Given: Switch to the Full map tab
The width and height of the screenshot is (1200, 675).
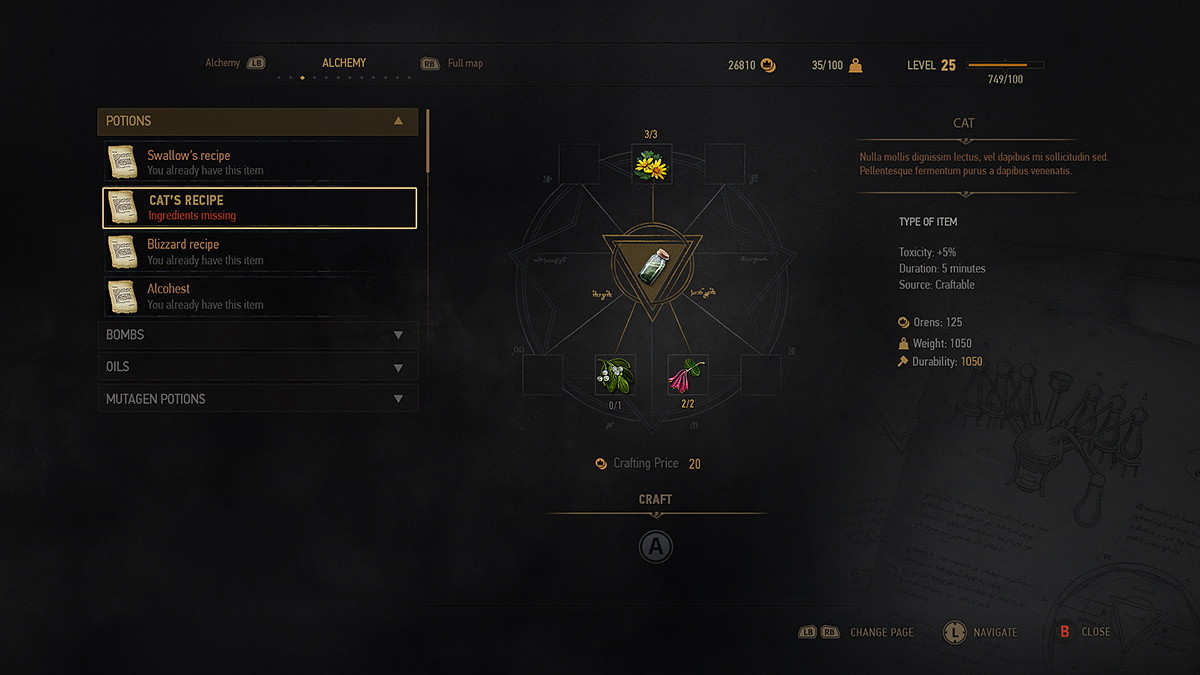Looking at the screenshot, I should pyautogui.click(x=465, y=64).
